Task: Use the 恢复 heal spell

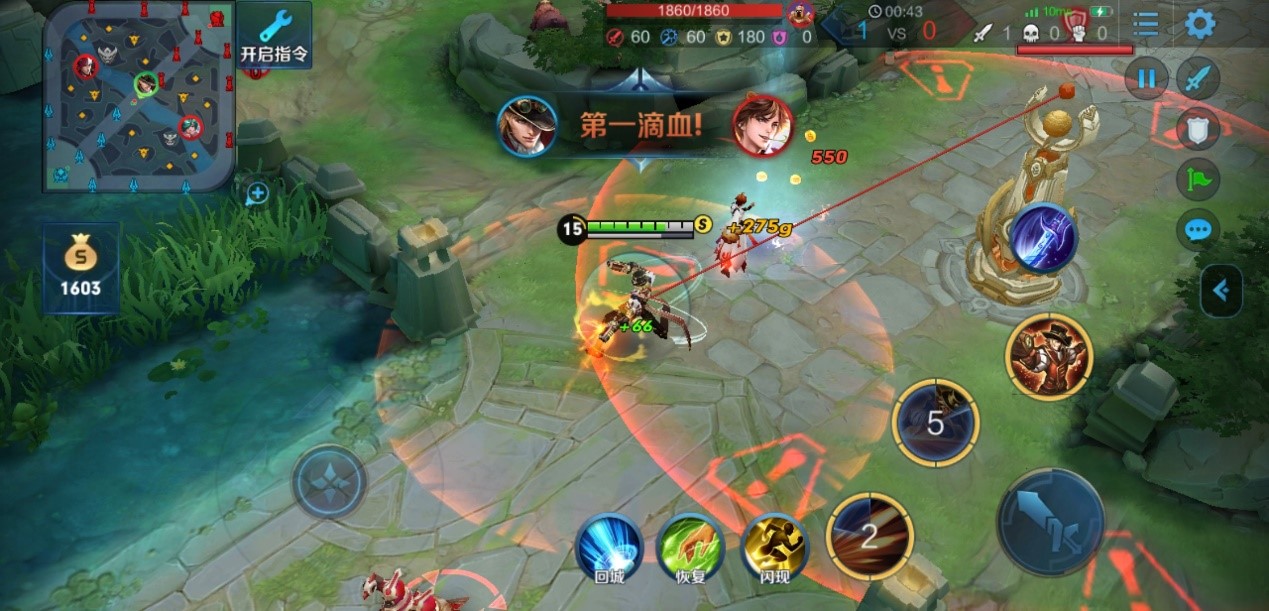Action: point(690,546)
